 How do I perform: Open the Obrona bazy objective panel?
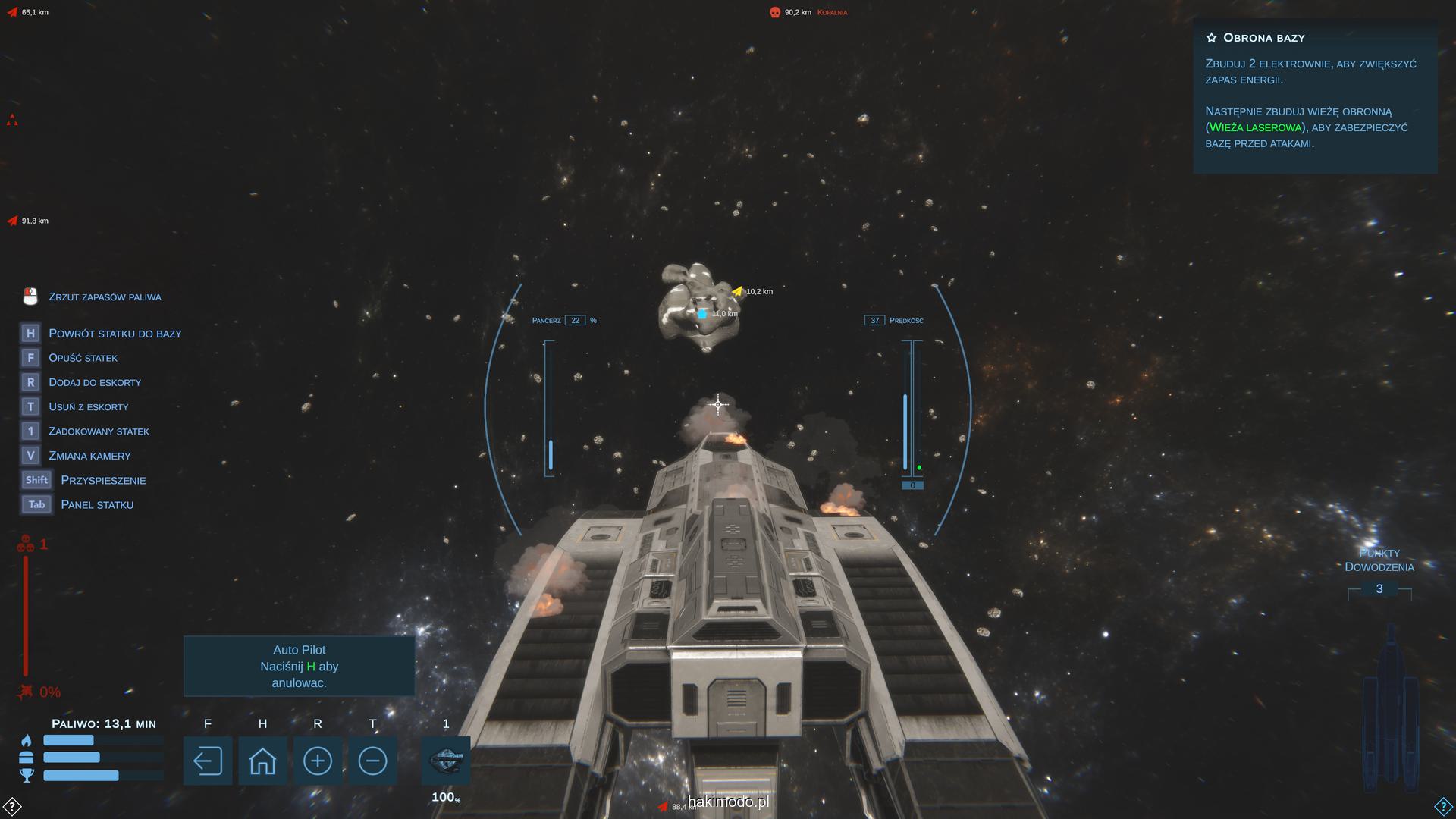pyautogui.click(x=1315, y=96)
